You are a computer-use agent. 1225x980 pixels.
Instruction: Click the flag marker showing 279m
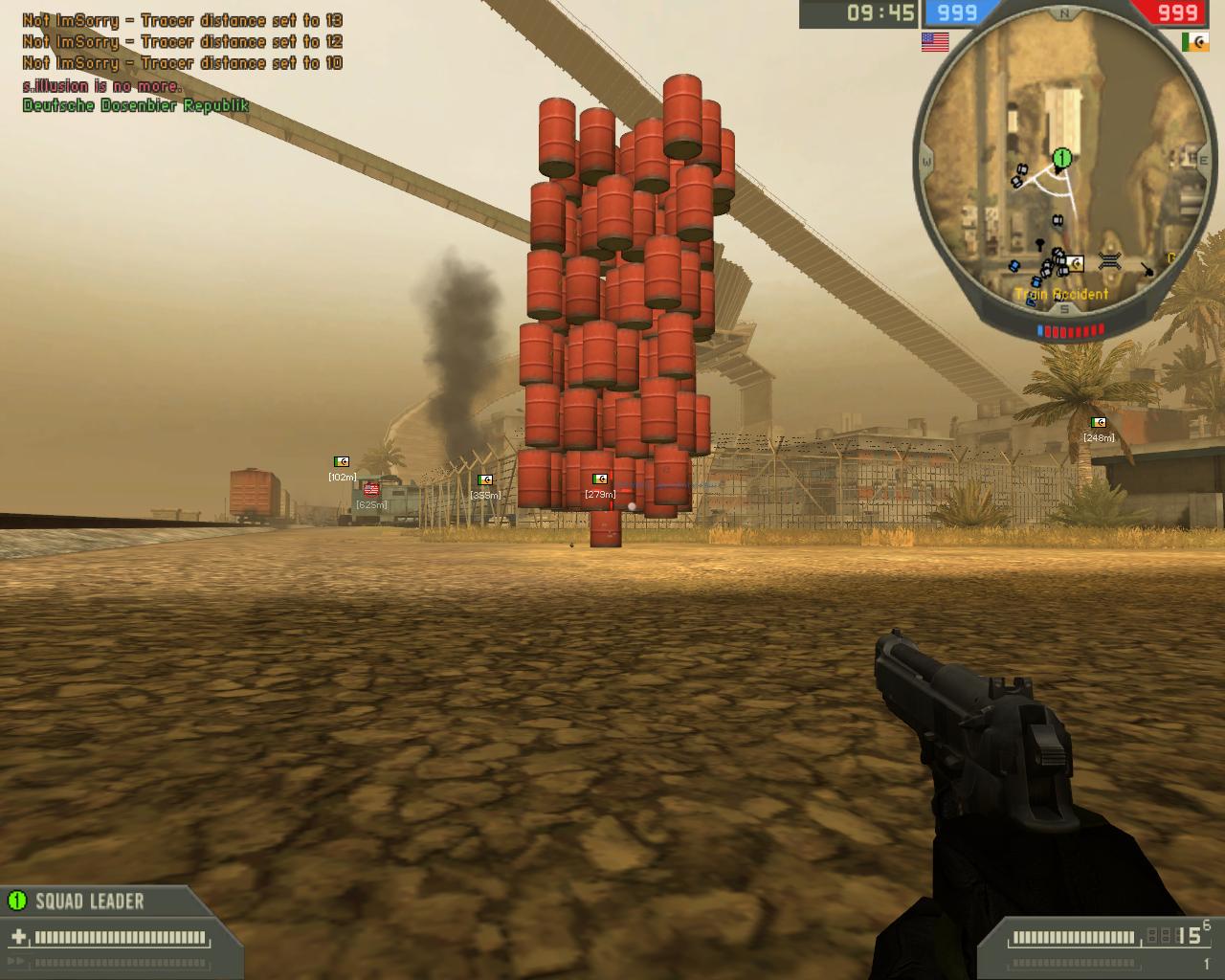[600, 479]
